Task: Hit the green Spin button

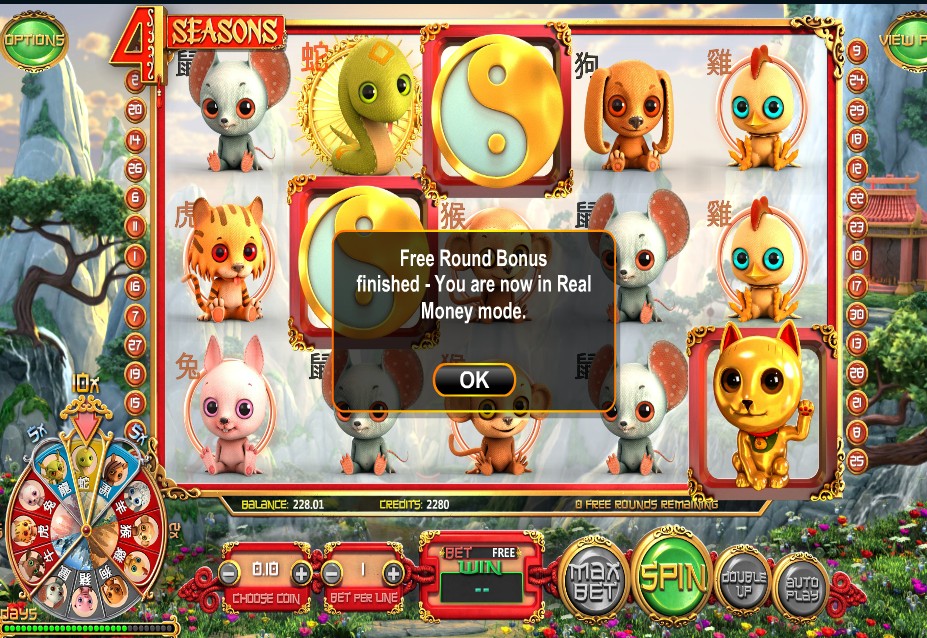Action: coord(671,576)
